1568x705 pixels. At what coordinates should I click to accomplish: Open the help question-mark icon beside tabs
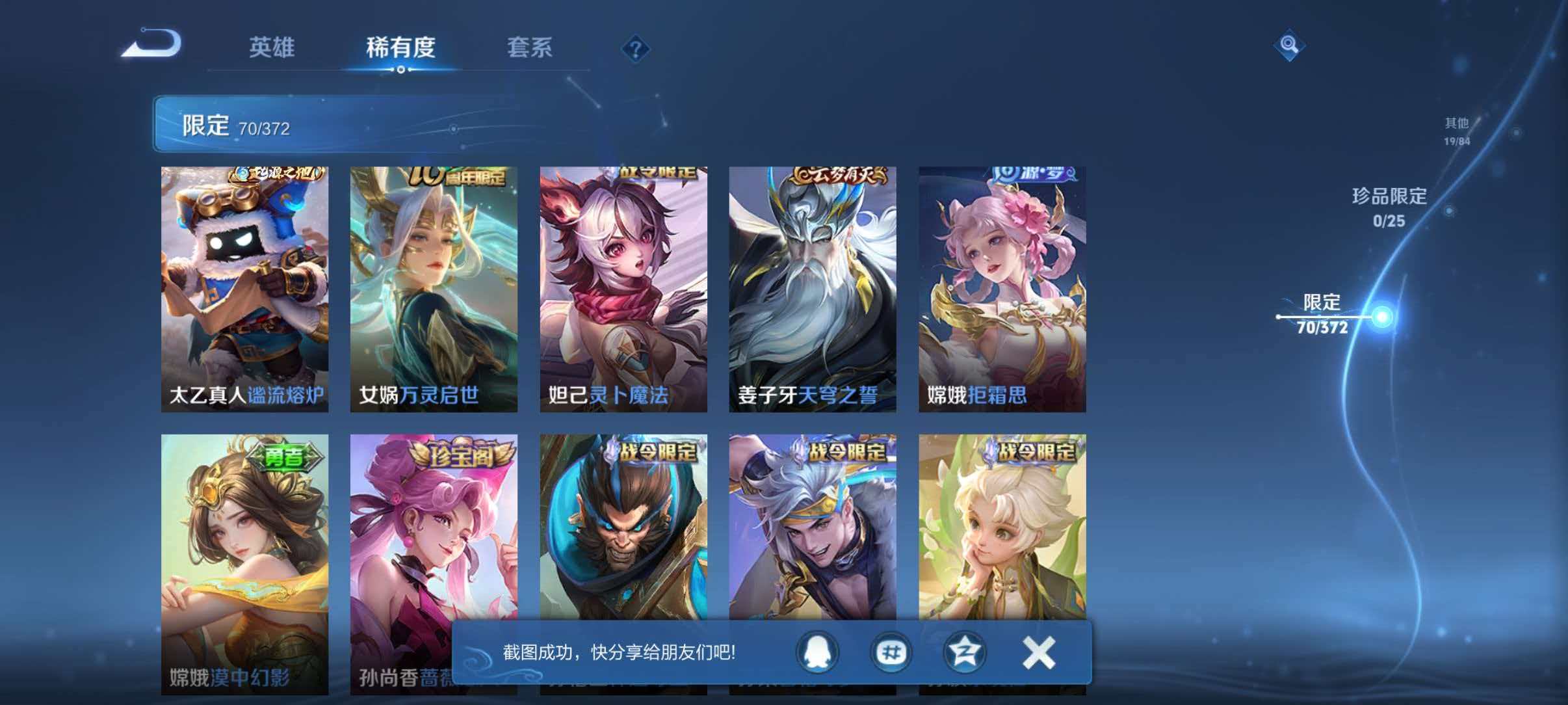tap(636, 49)
